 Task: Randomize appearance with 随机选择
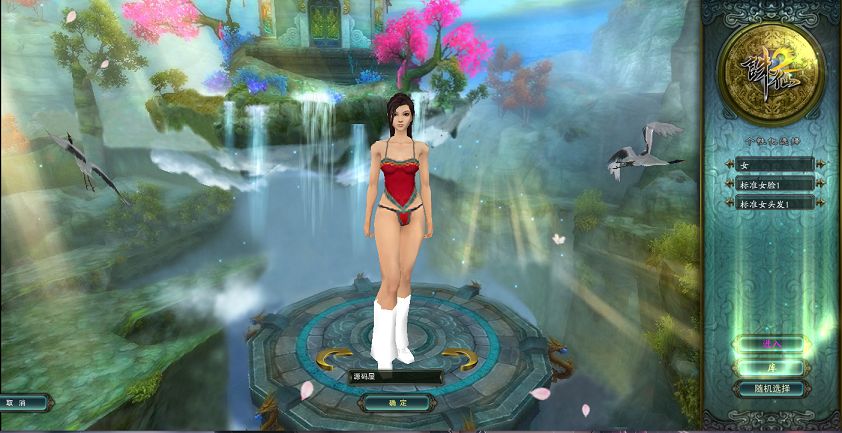[x=769, y=389]
